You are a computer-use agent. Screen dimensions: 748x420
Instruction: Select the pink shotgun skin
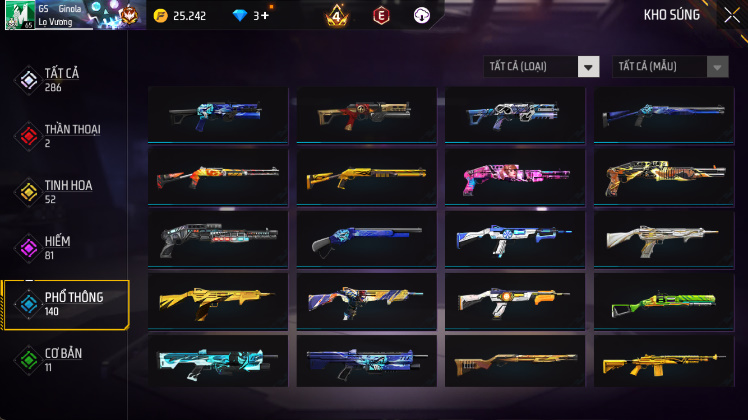513,176
